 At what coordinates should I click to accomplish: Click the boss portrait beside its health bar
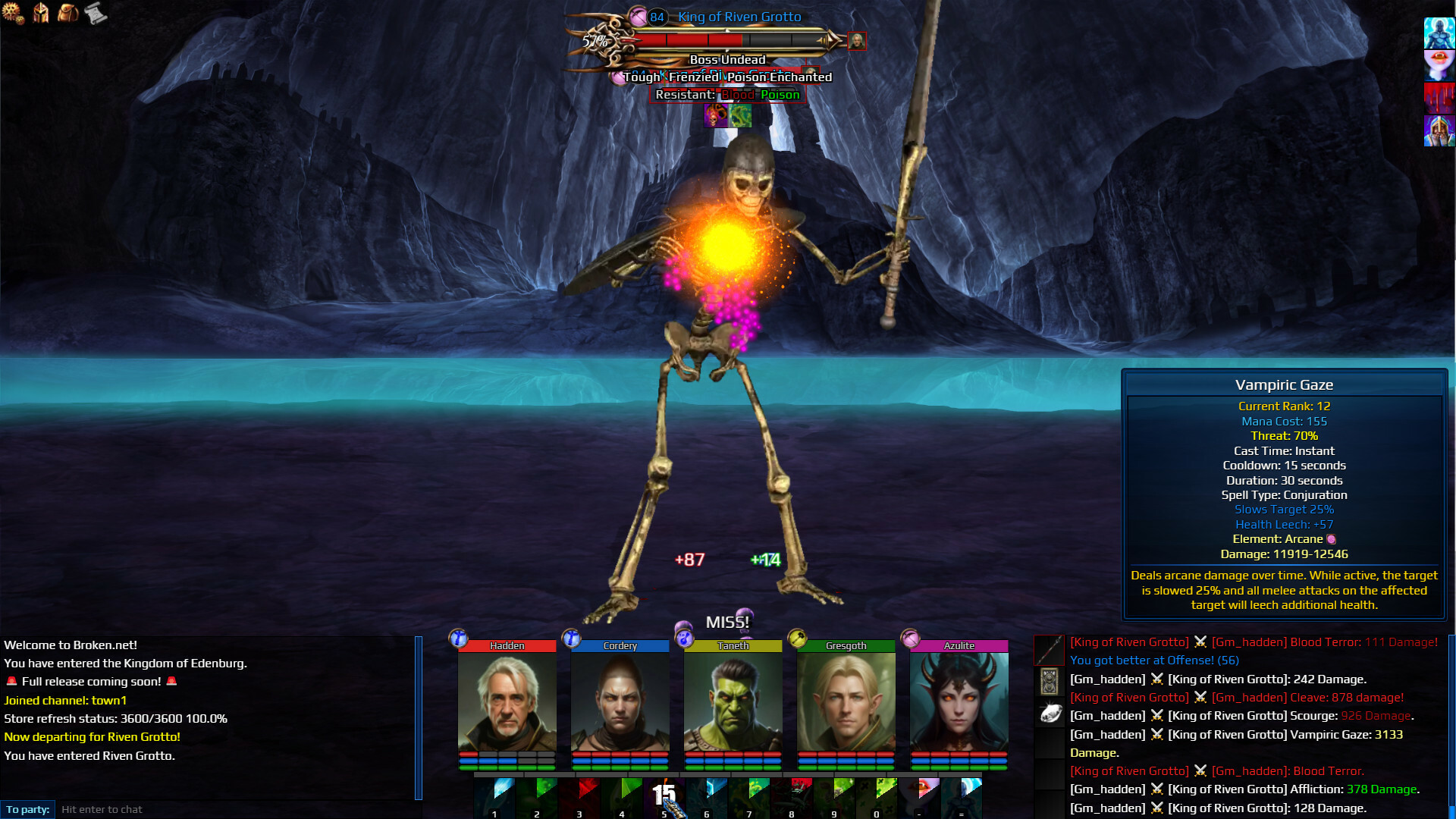[856, 42]
